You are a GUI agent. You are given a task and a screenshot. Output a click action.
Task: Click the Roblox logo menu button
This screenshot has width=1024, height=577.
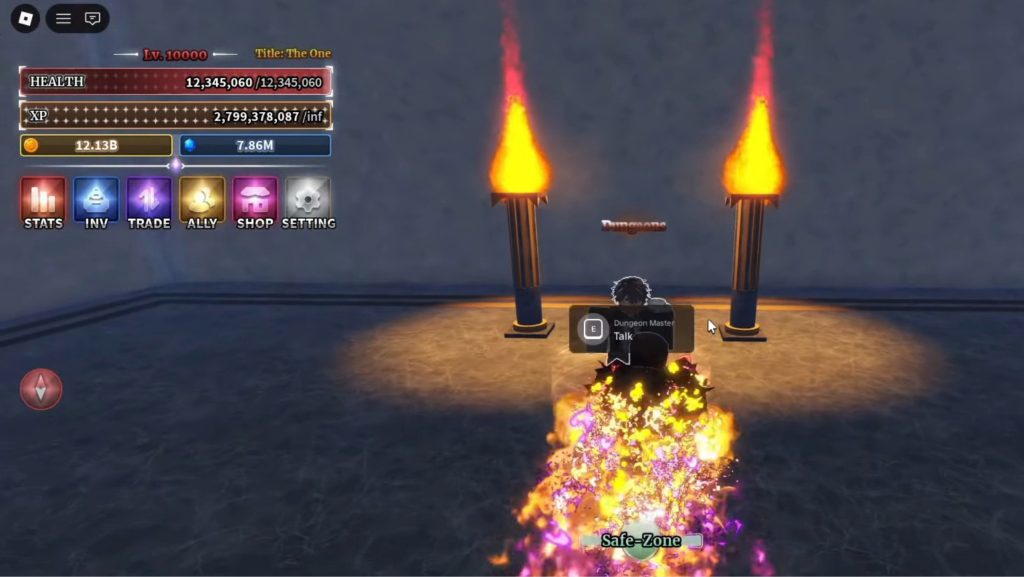click(25, 18)
